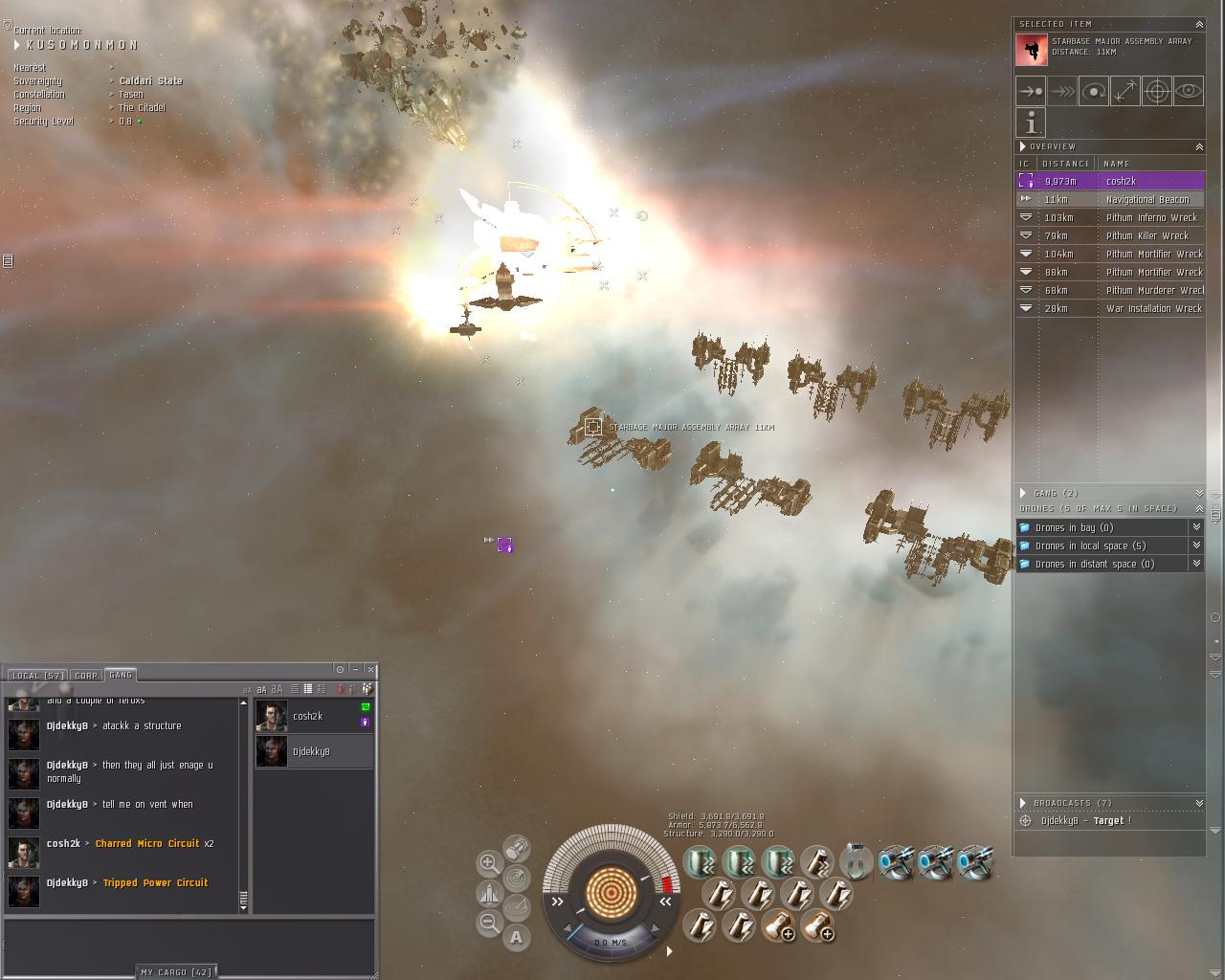This screenshot has width=1225, height=980.
Task: Open the My Cargo tab
Action: click(176, 972)
